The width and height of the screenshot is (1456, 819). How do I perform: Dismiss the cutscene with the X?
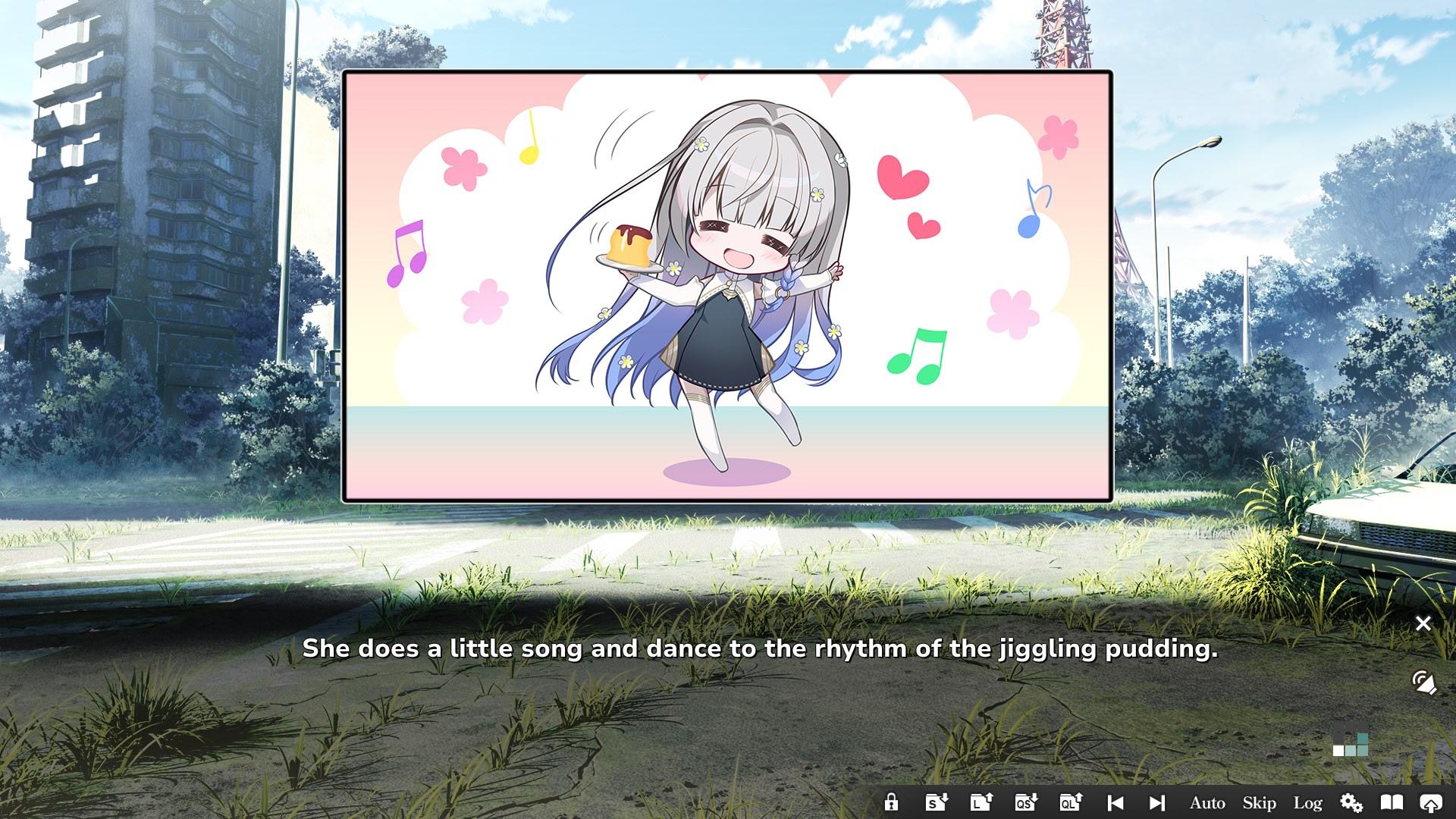point(1423,623)
